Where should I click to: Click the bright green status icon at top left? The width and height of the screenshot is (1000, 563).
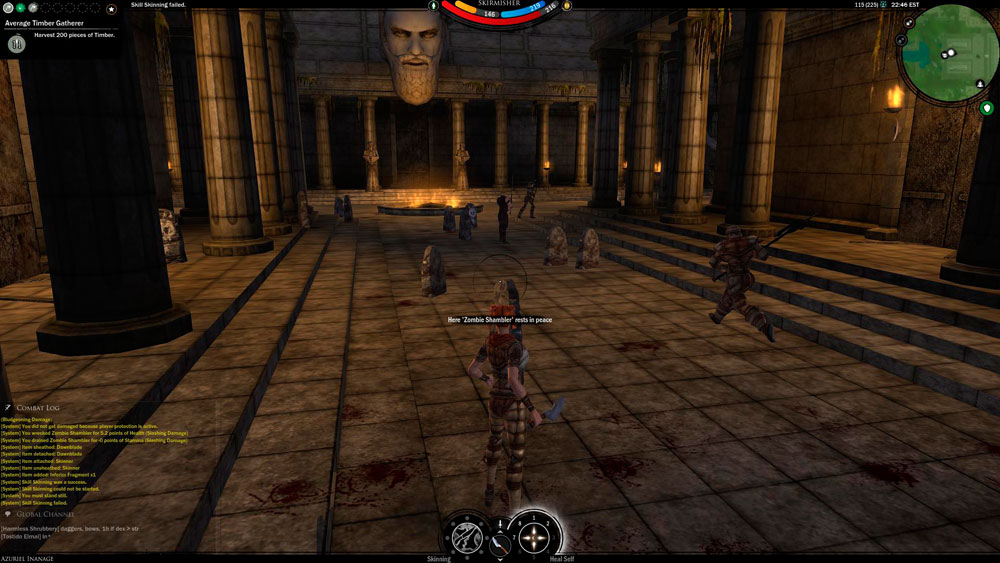(19, 9)
